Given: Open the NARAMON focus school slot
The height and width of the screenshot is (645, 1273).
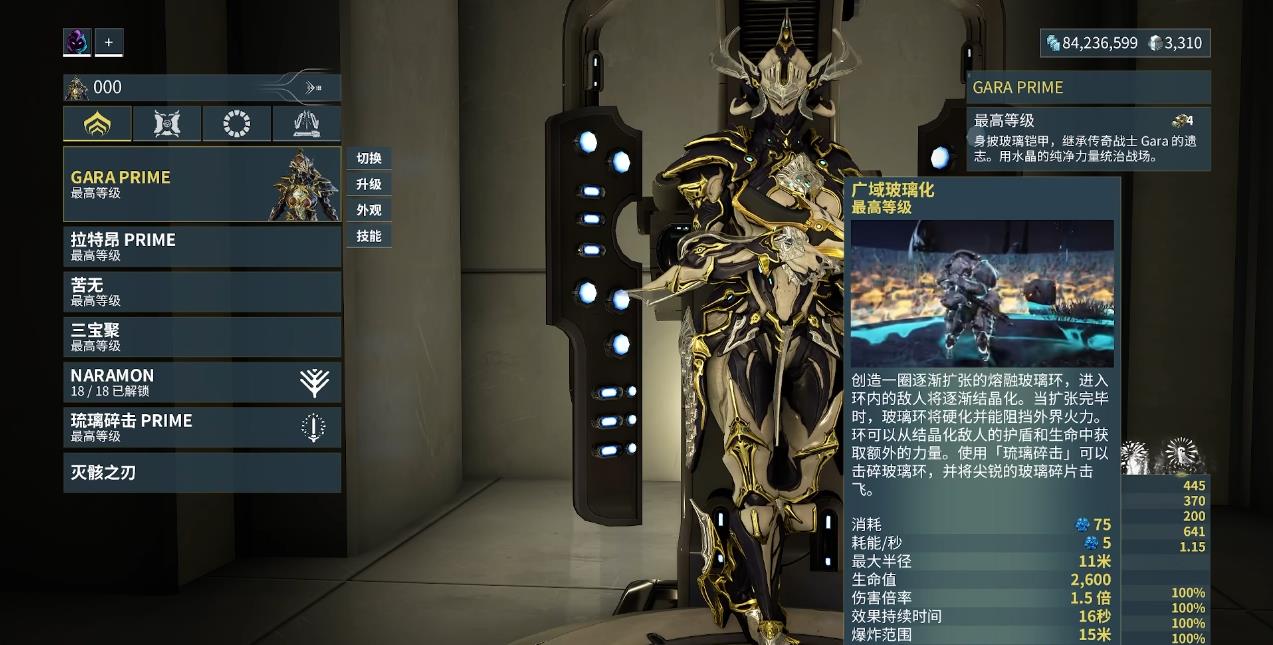Looking at the screenshot, I should click(201, 382).
